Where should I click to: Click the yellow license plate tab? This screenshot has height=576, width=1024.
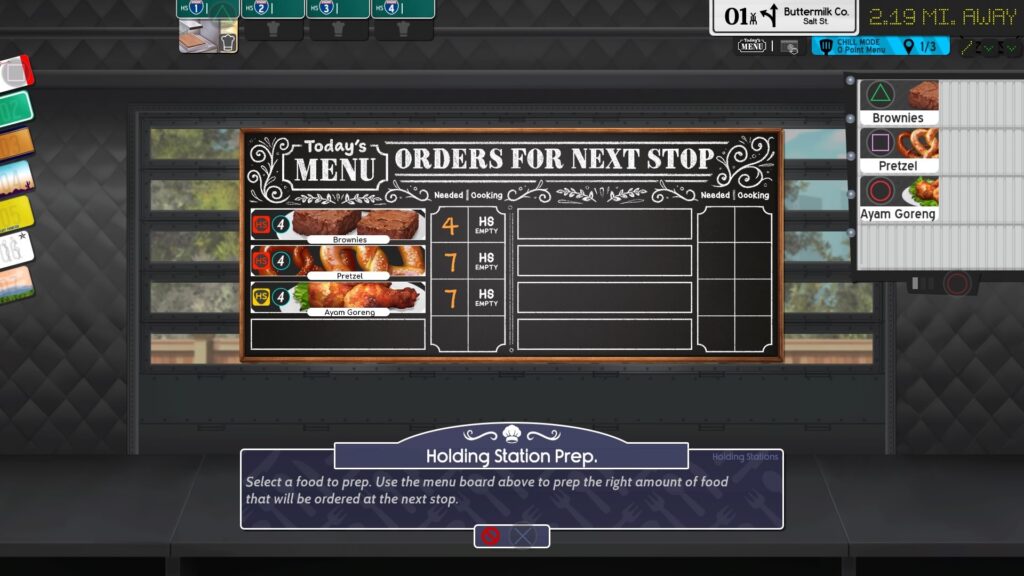(15, 214)
